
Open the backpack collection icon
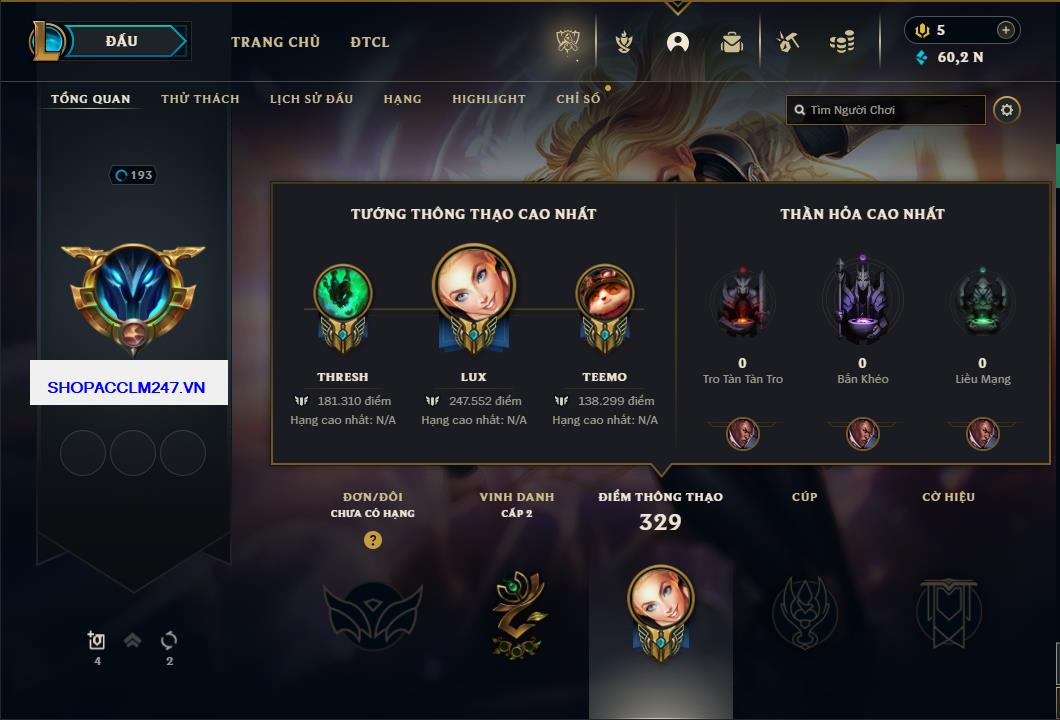[x=732, y=42]
